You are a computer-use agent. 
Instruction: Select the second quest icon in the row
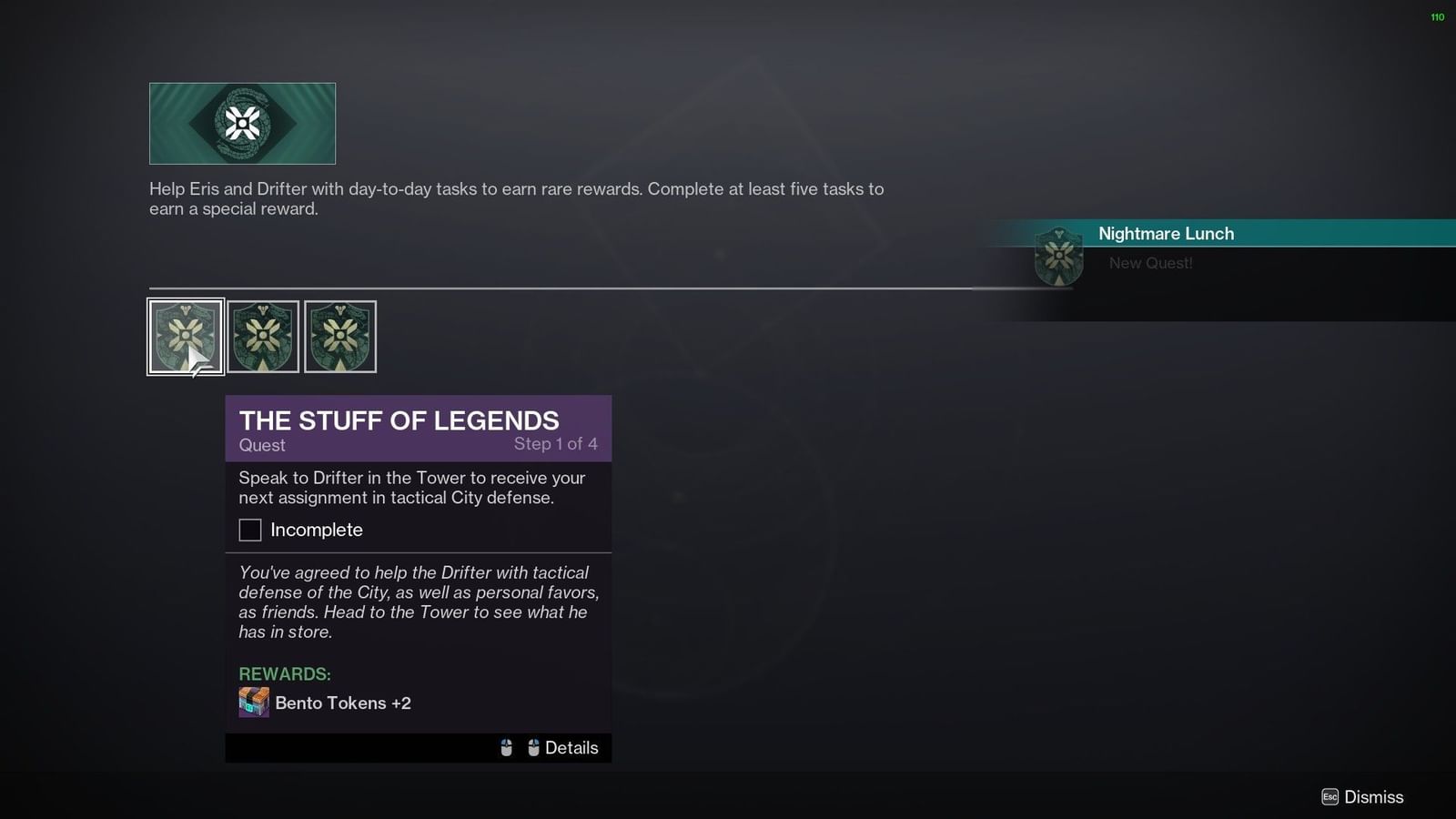pyautogui.click(x=263, y=336)
